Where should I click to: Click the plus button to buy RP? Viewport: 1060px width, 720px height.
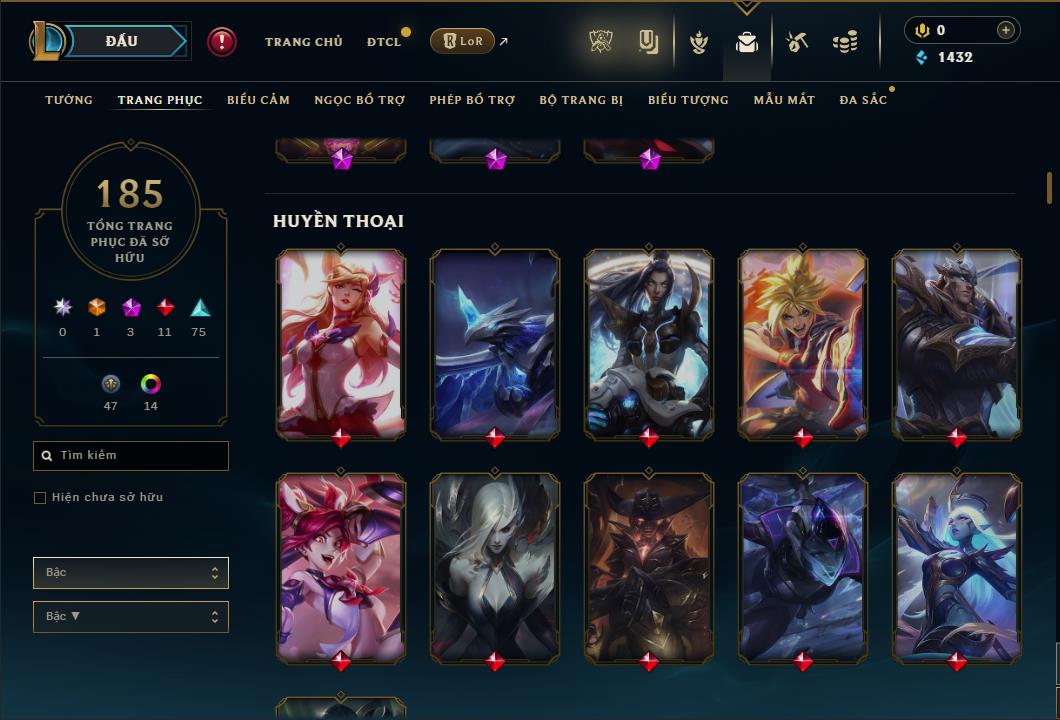tap(1006, 30)
